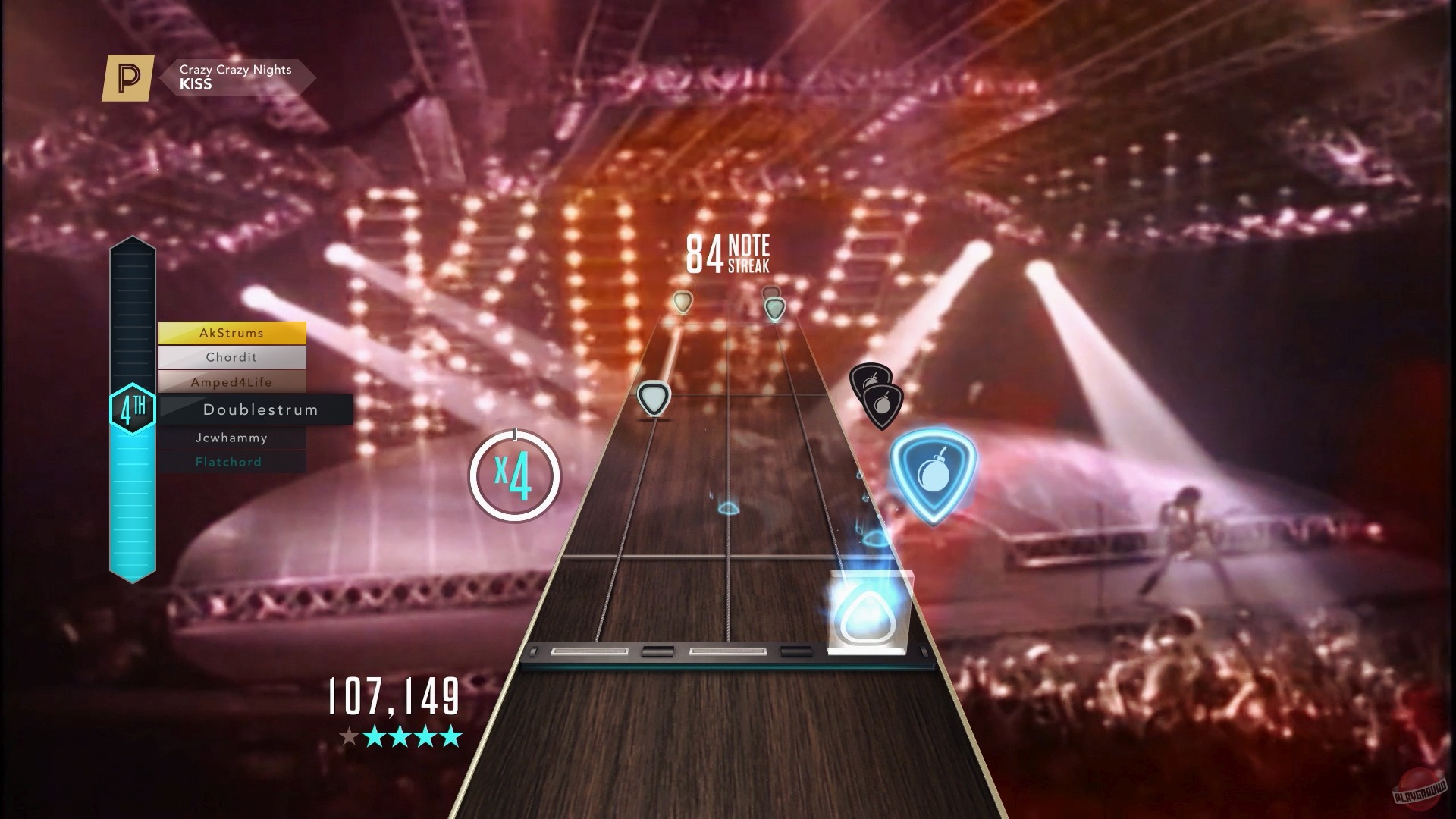1456x819 pixels.
Task: Select the AkStrums leaderboard entry
Action: pyautogui.click(x=232, y=333)
